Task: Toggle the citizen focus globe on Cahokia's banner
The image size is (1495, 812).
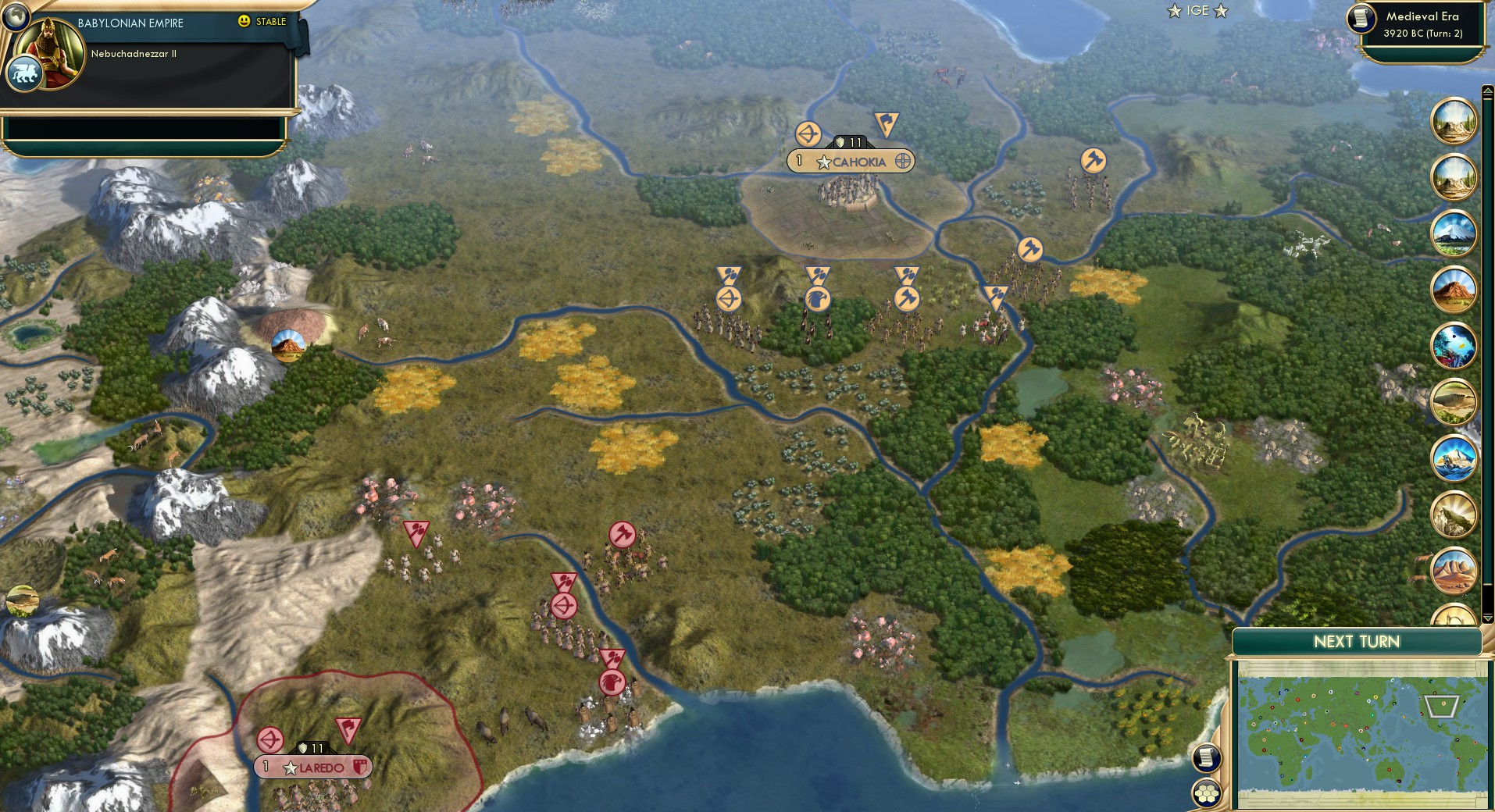Action: 904,162
